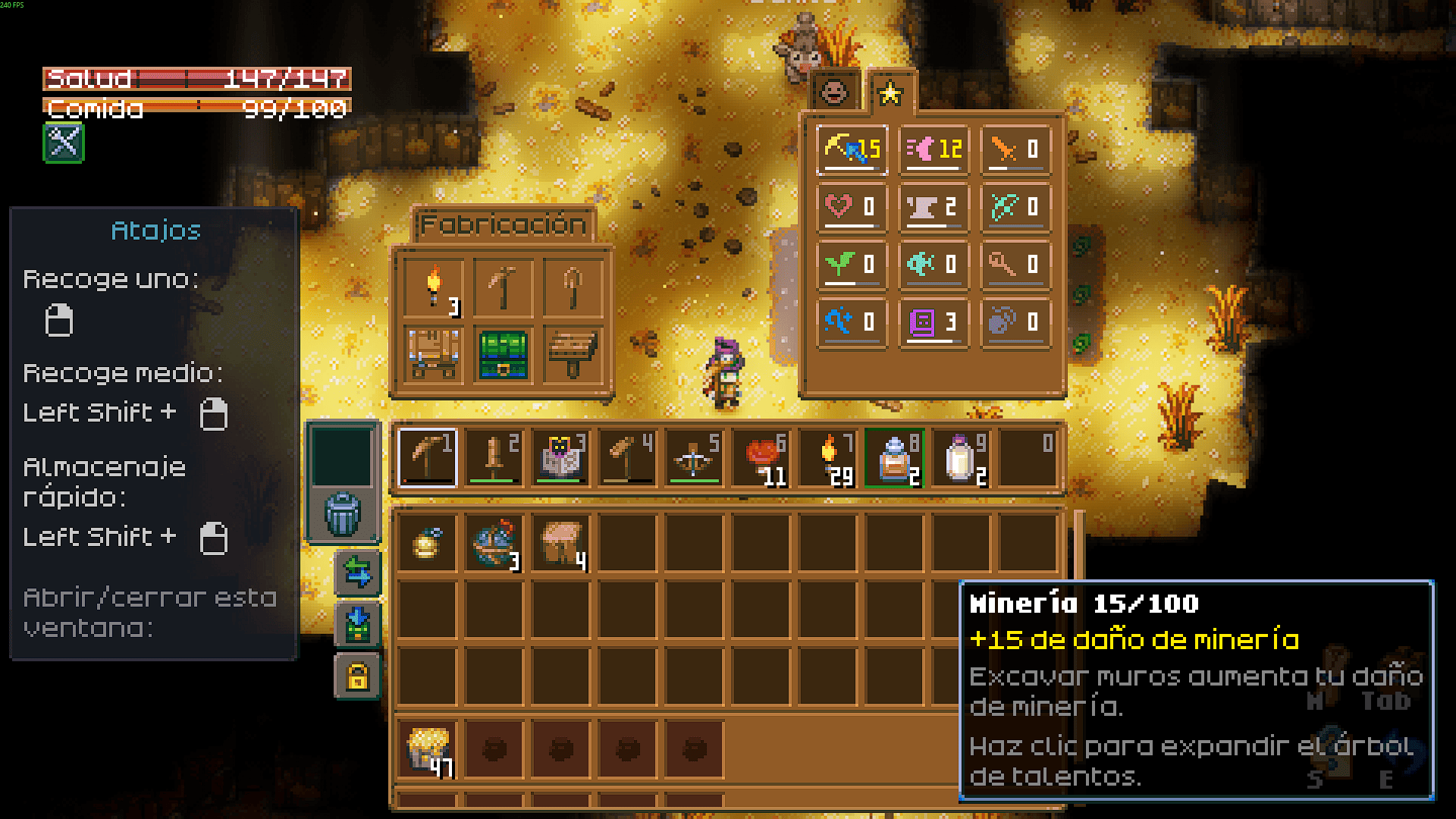Select the Fishing skill icon

(934, 264)
